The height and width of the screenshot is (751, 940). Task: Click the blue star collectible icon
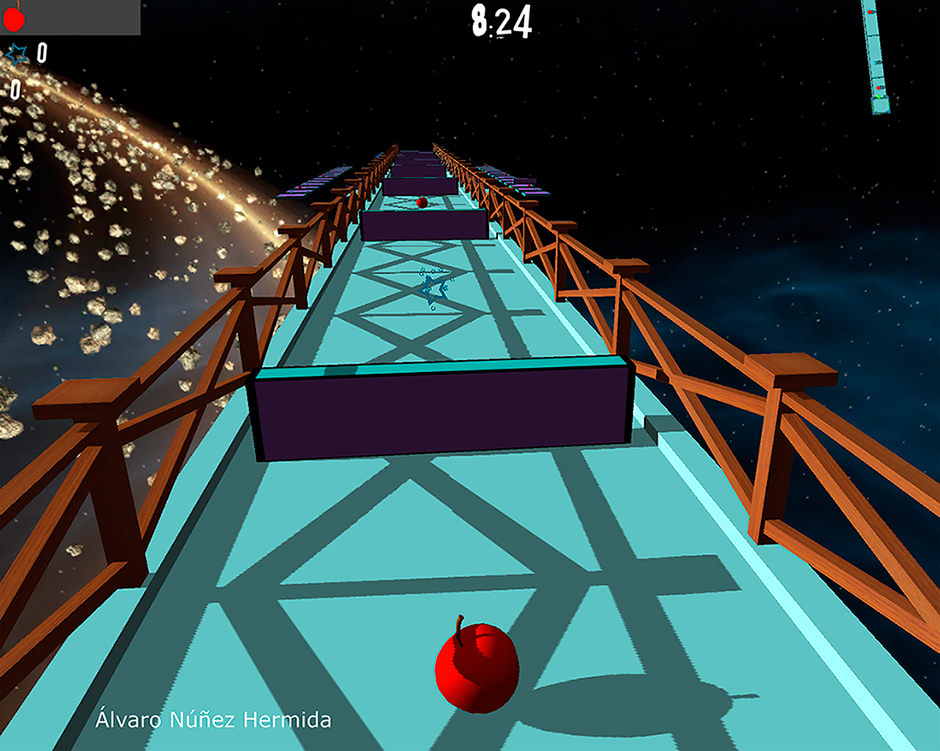[x=17, y=54]
